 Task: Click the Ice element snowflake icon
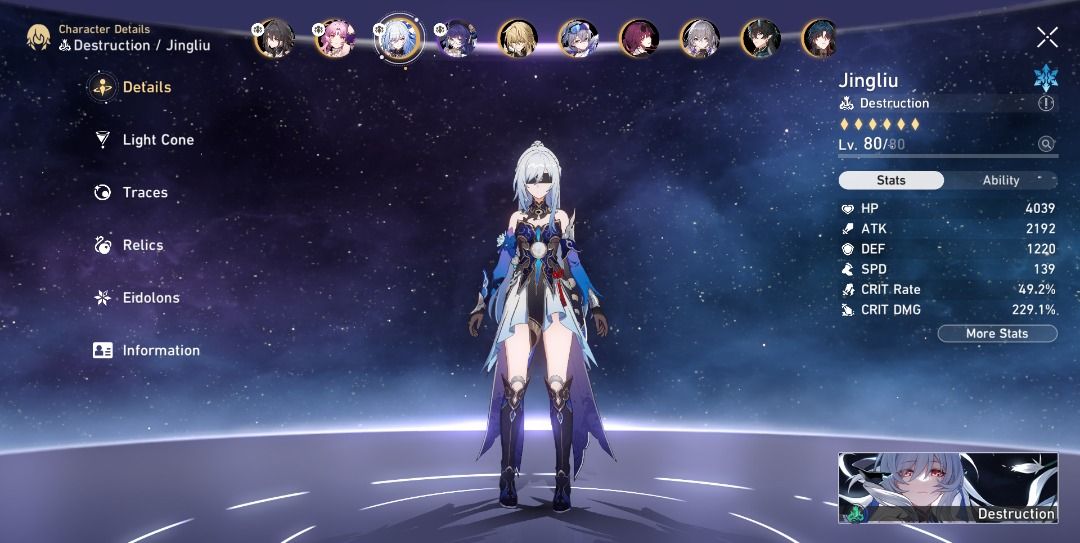[x=1045, y=77]
